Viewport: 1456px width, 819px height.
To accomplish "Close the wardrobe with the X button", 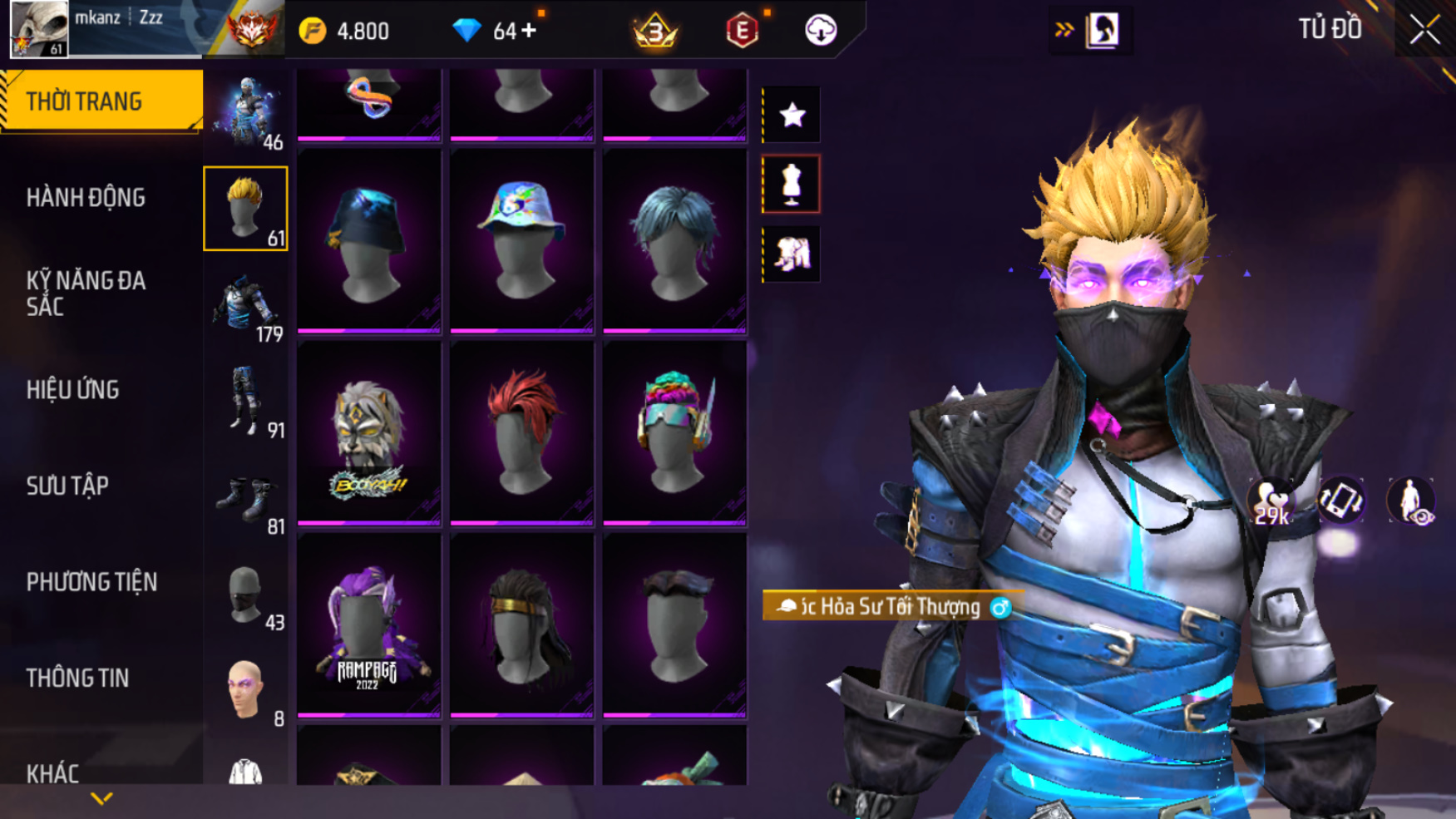I will coord(1424,31).
